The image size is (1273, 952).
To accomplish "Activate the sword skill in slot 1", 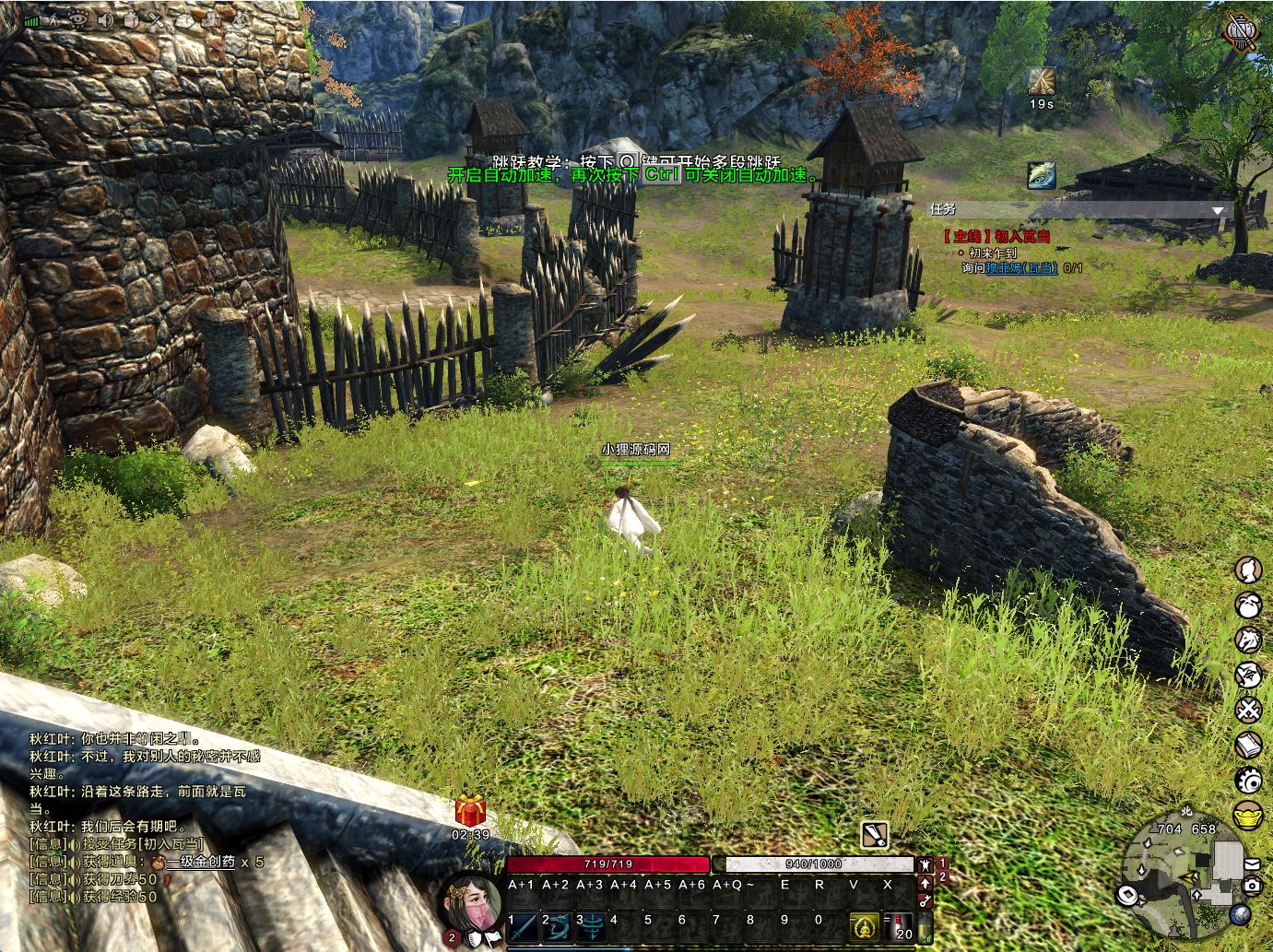I will click(x=522, y=923).
